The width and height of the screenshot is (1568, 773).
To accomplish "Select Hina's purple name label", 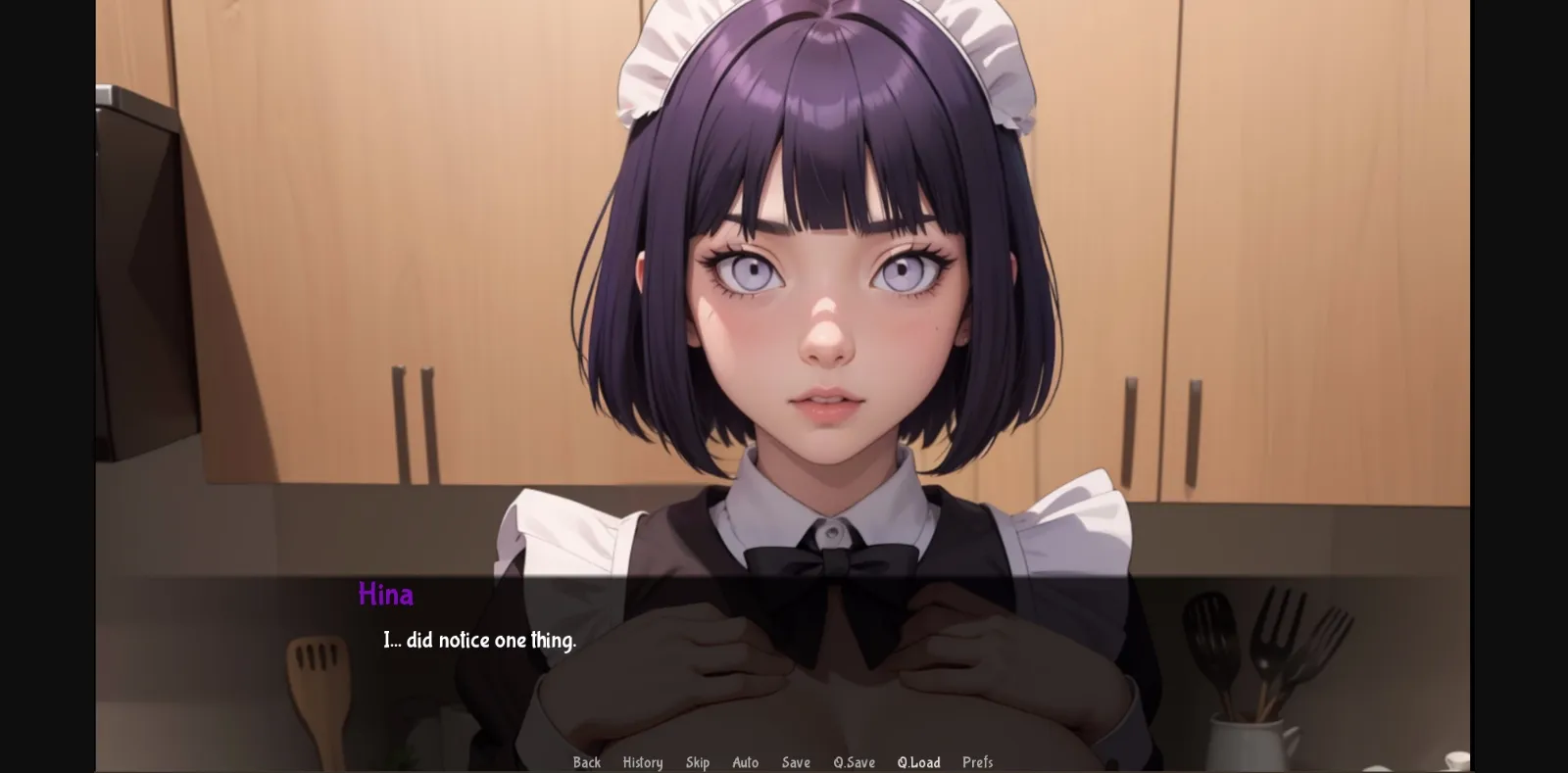I will 385,594.
